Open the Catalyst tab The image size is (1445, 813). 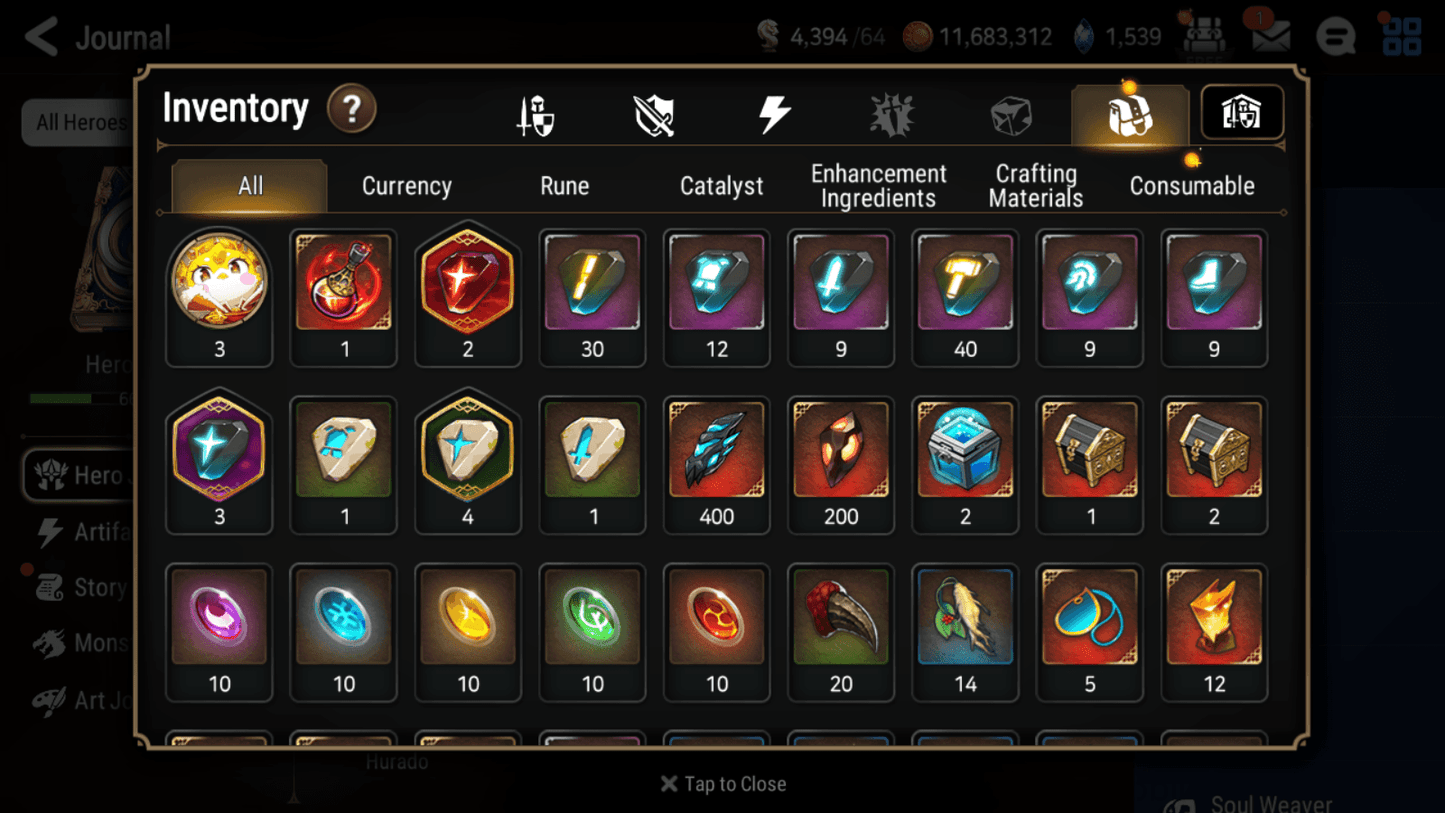722,185
